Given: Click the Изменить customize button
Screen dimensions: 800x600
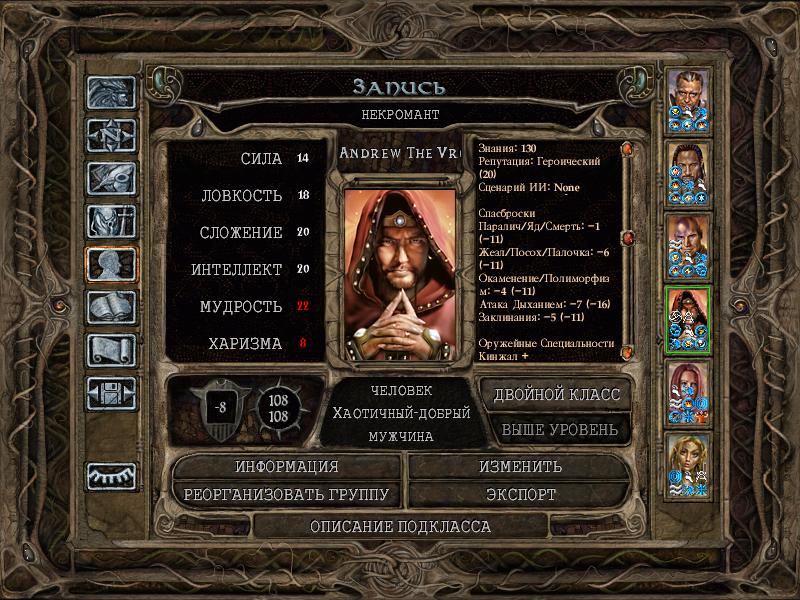Looking at the screenshot, I should click(x=520, y=467).
